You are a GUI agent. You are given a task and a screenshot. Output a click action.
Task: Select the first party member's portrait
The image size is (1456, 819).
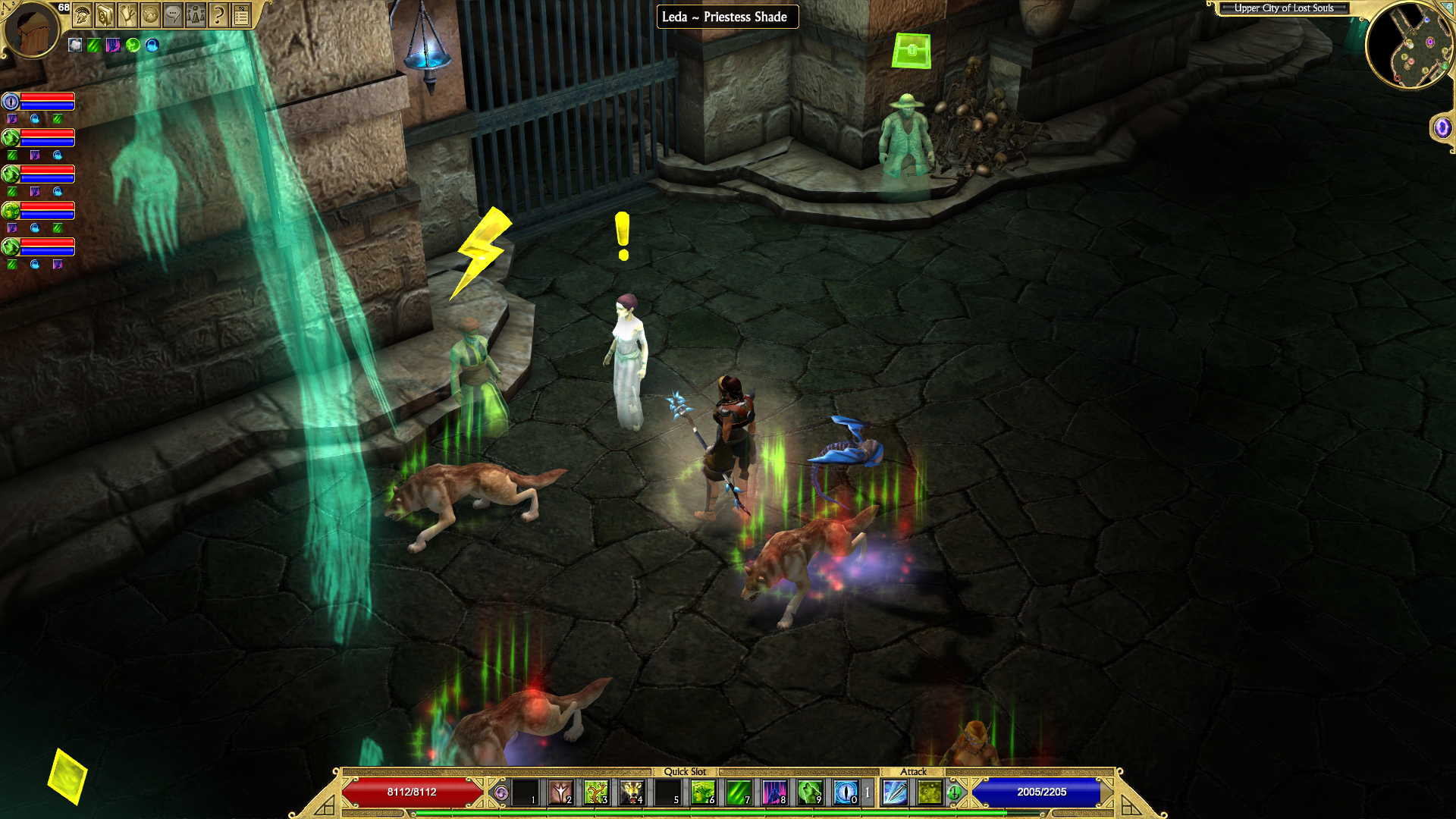[11, 102]
